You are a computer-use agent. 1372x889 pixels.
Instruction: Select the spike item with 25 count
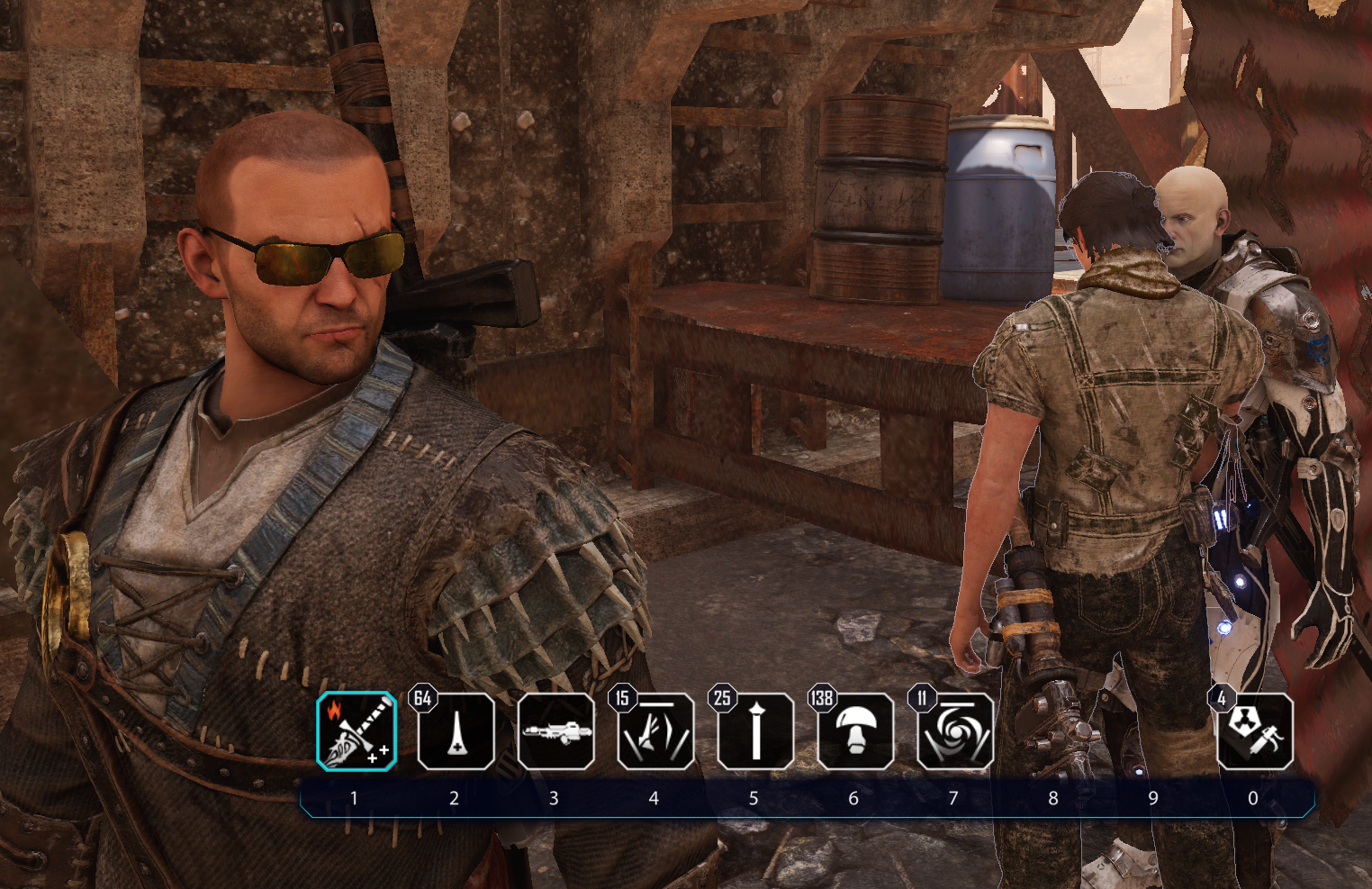pos(755,731)
